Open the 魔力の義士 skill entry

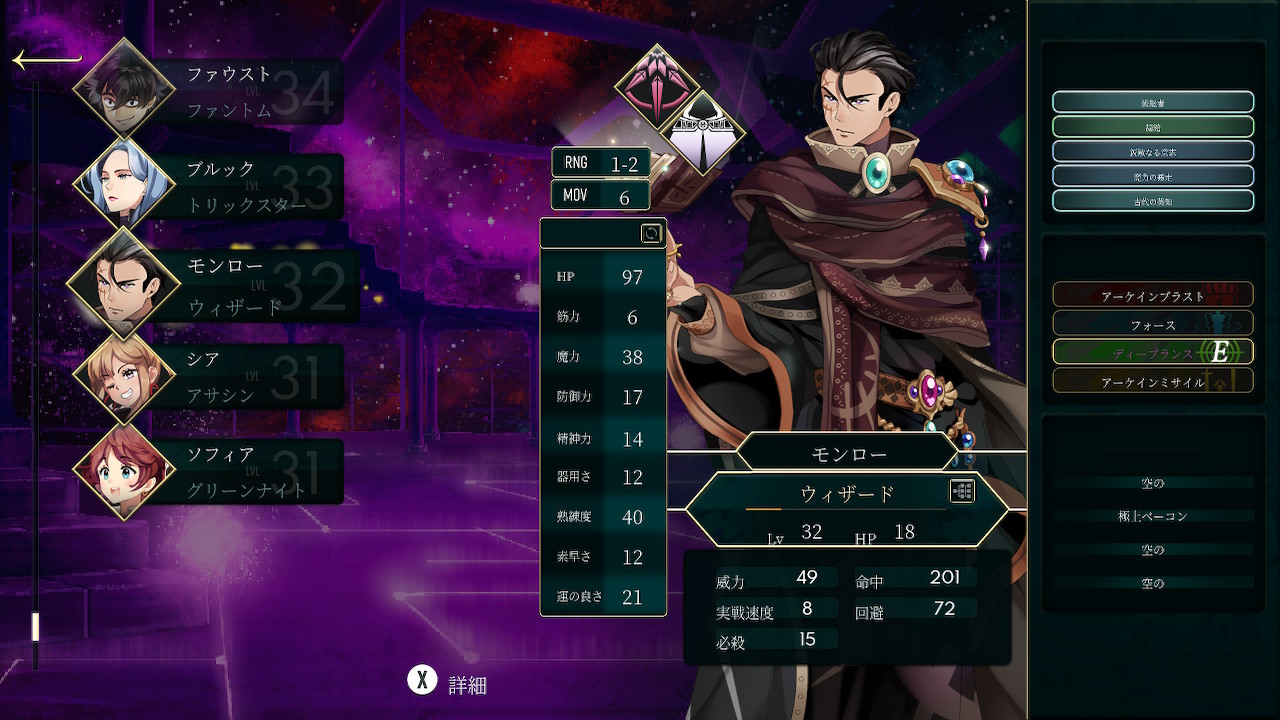tap(1152, 176)
